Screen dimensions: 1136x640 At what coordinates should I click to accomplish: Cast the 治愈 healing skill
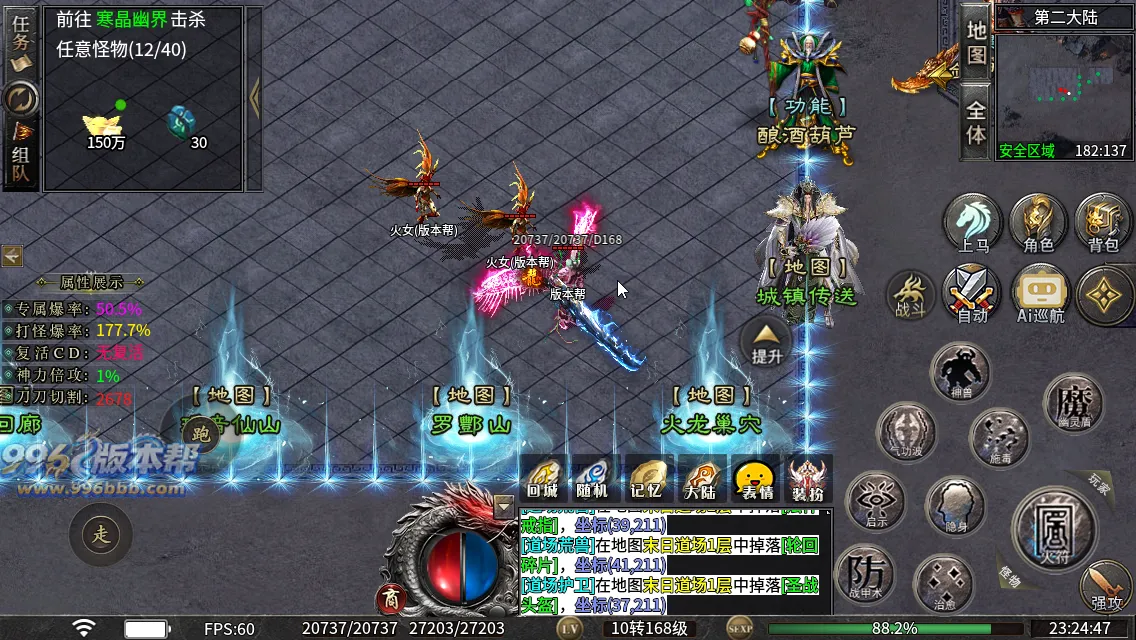click(x=944, y=585)
